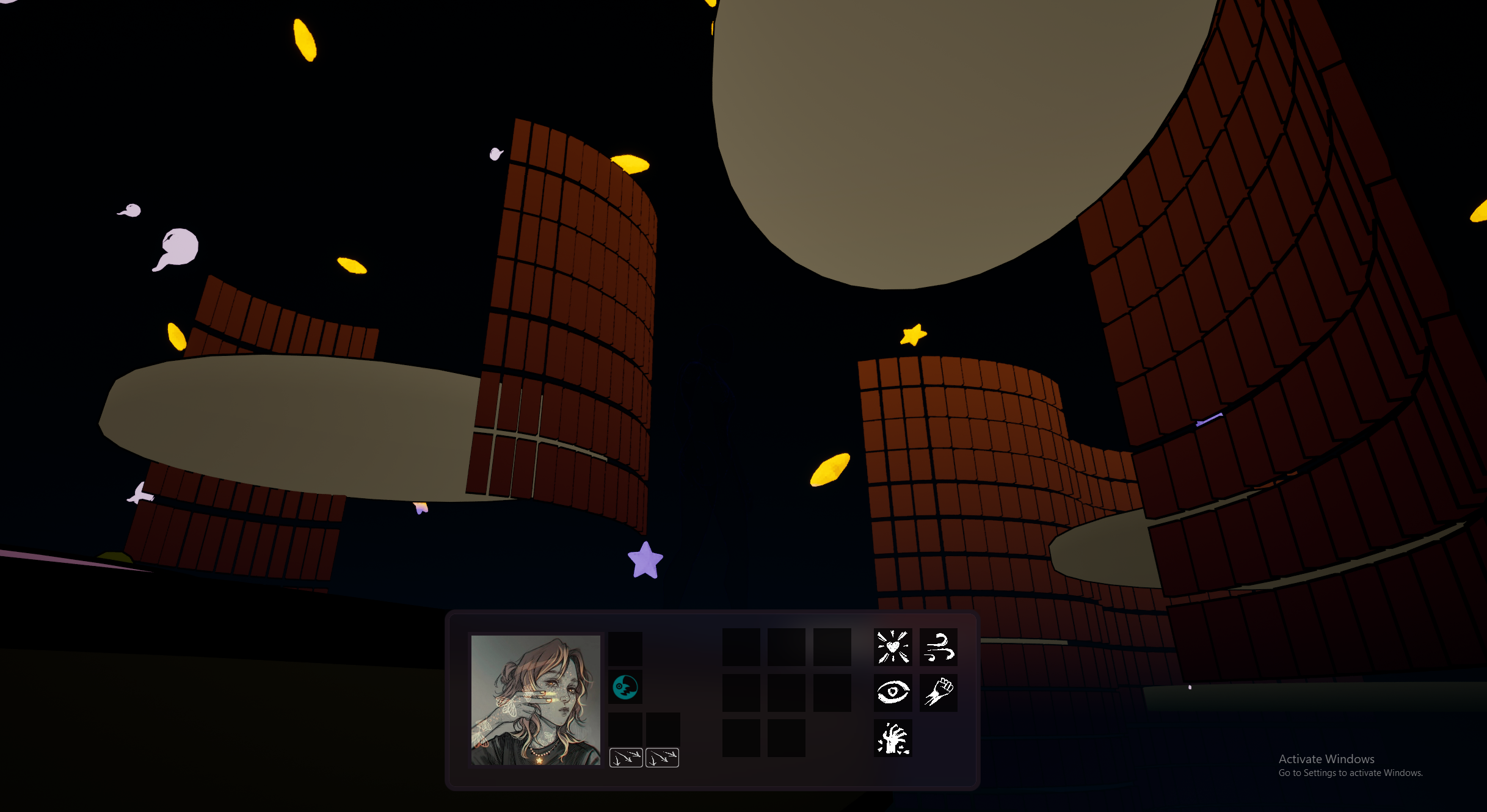This screenshot has width=1487, height=812.
Task: Click the empty slot above the moon item
Action: click(625, 648)
